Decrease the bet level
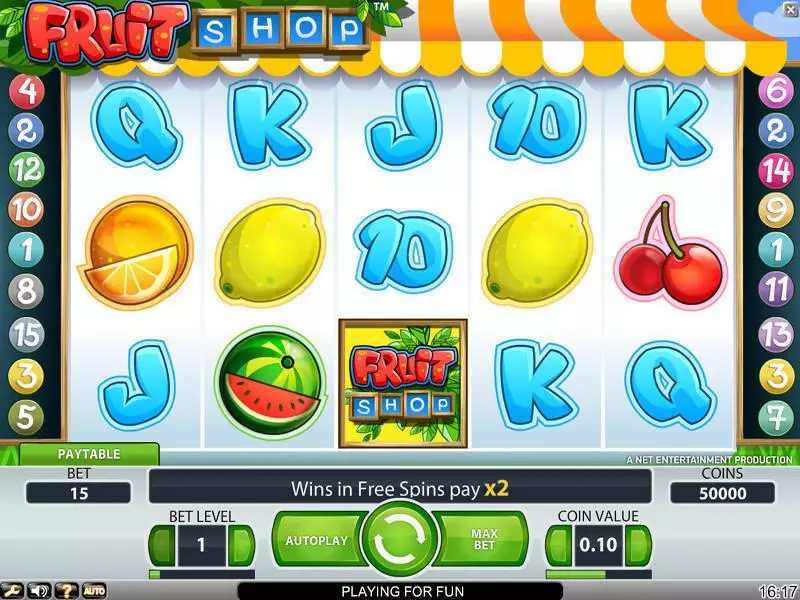Screen dimensions: 800x600 (x=162, y=546)
